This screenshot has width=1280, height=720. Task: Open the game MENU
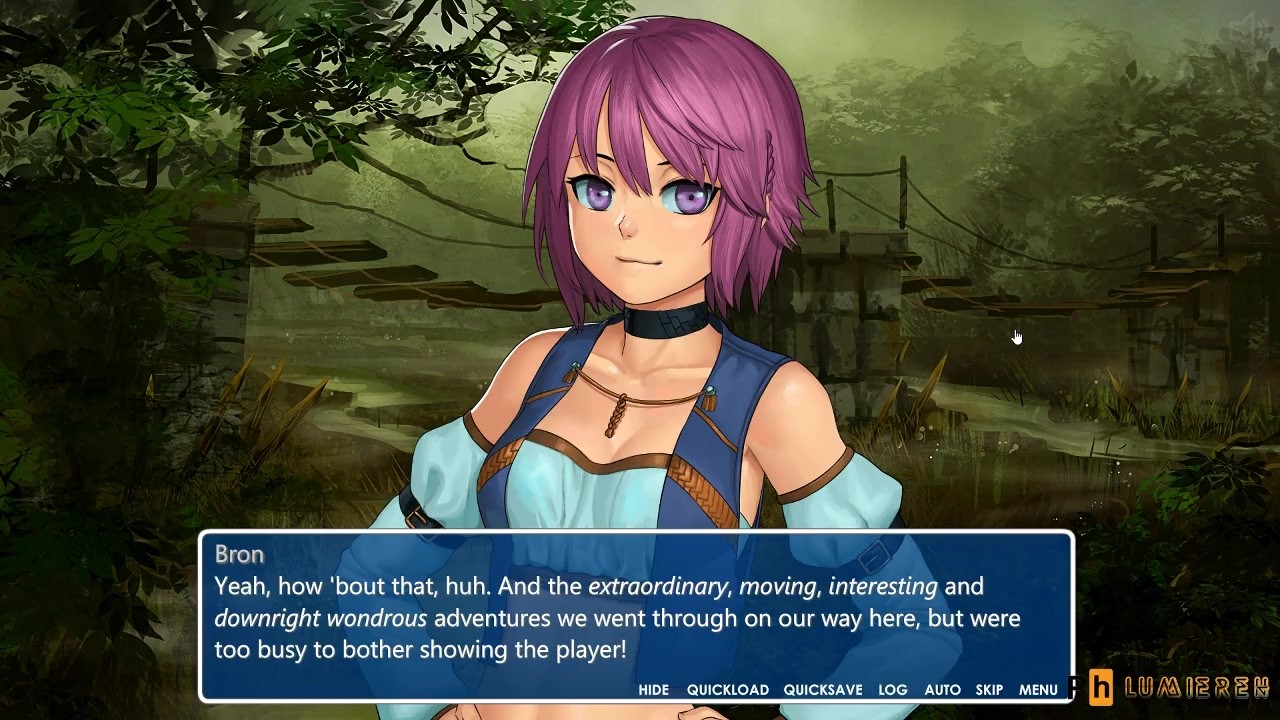click(x=1038, y=689)
